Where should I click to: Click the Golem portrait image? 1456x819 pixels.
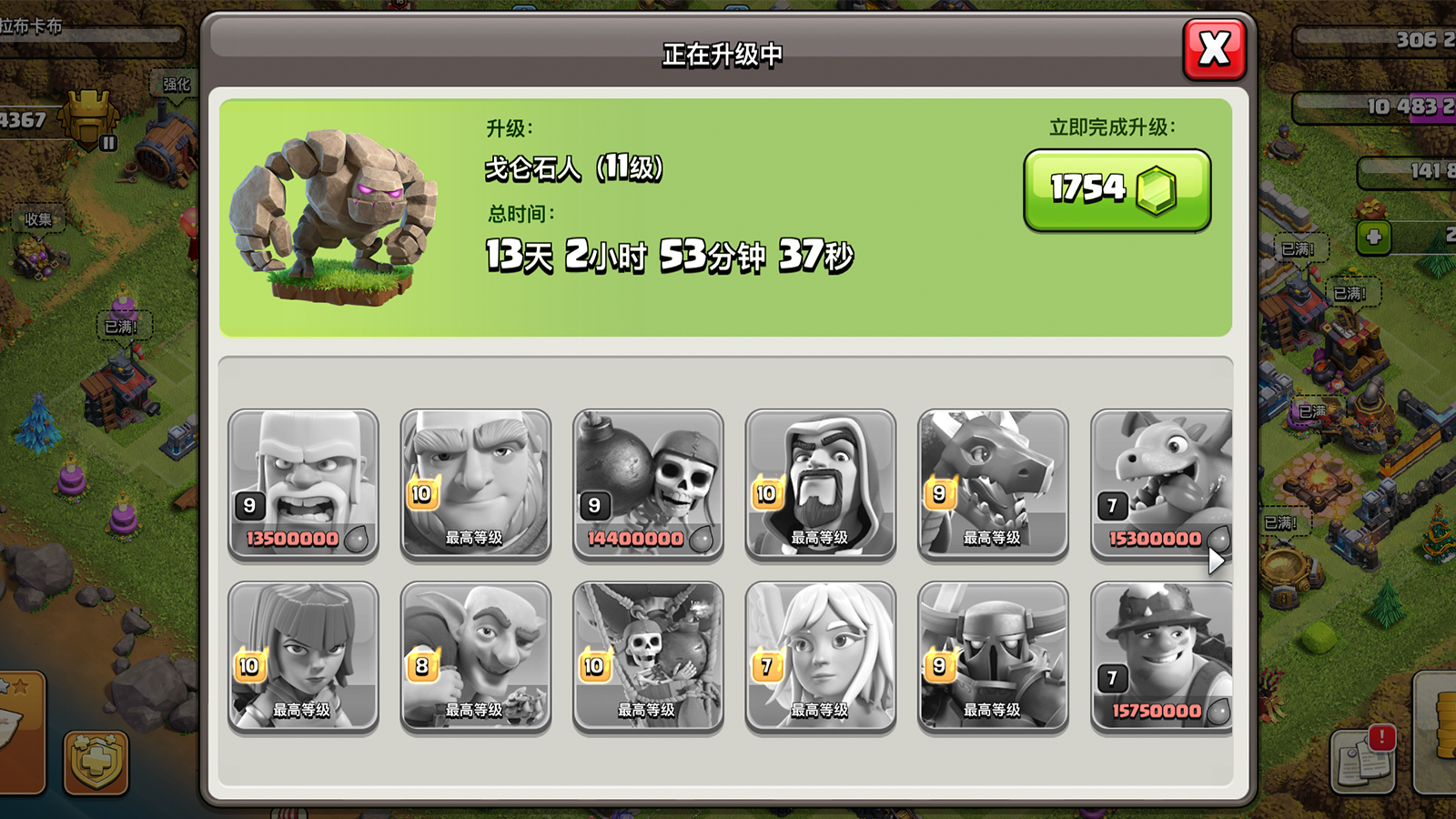coord(334,216)
